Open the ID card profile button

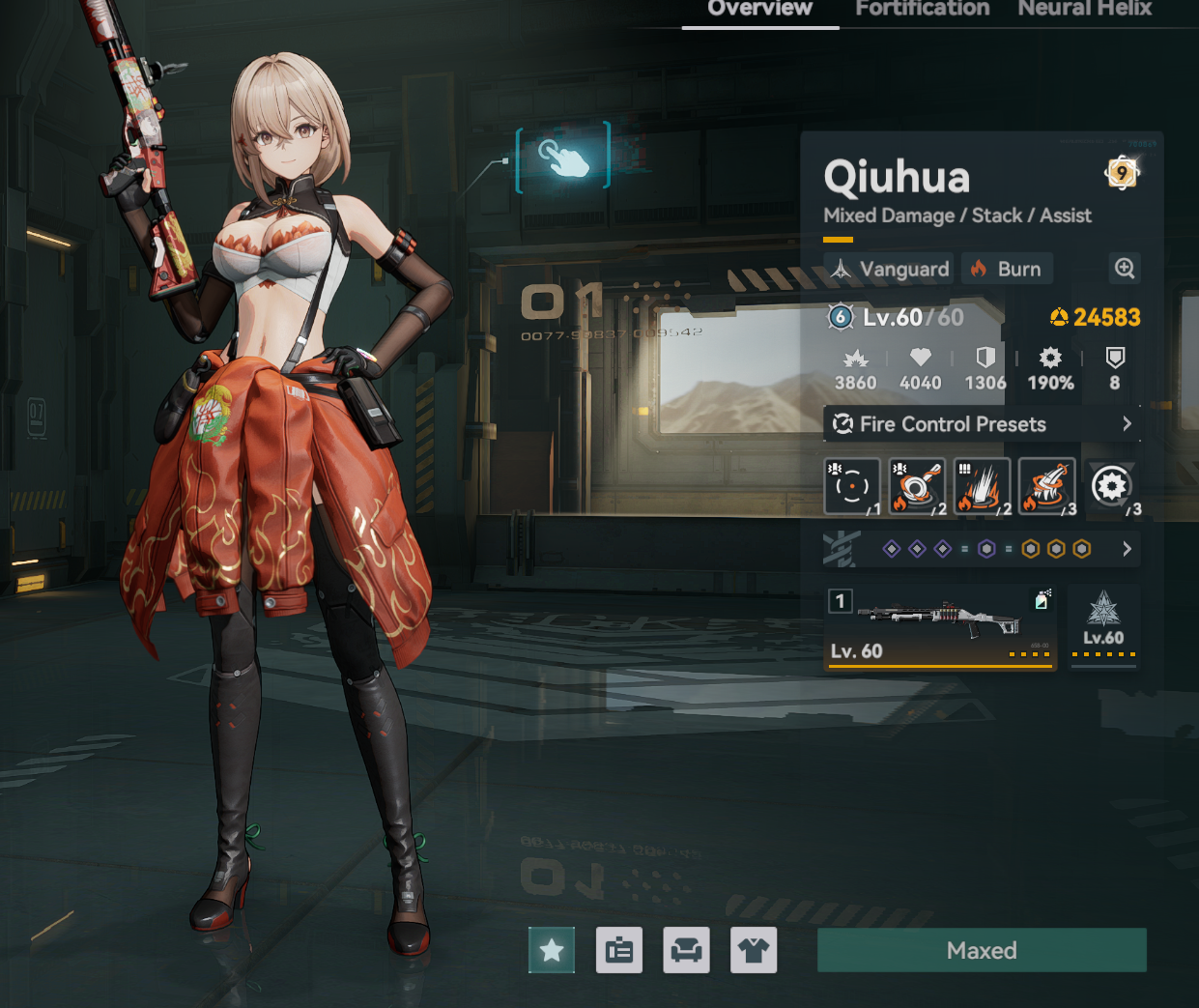pyautogui.click(x=619, y=950)
